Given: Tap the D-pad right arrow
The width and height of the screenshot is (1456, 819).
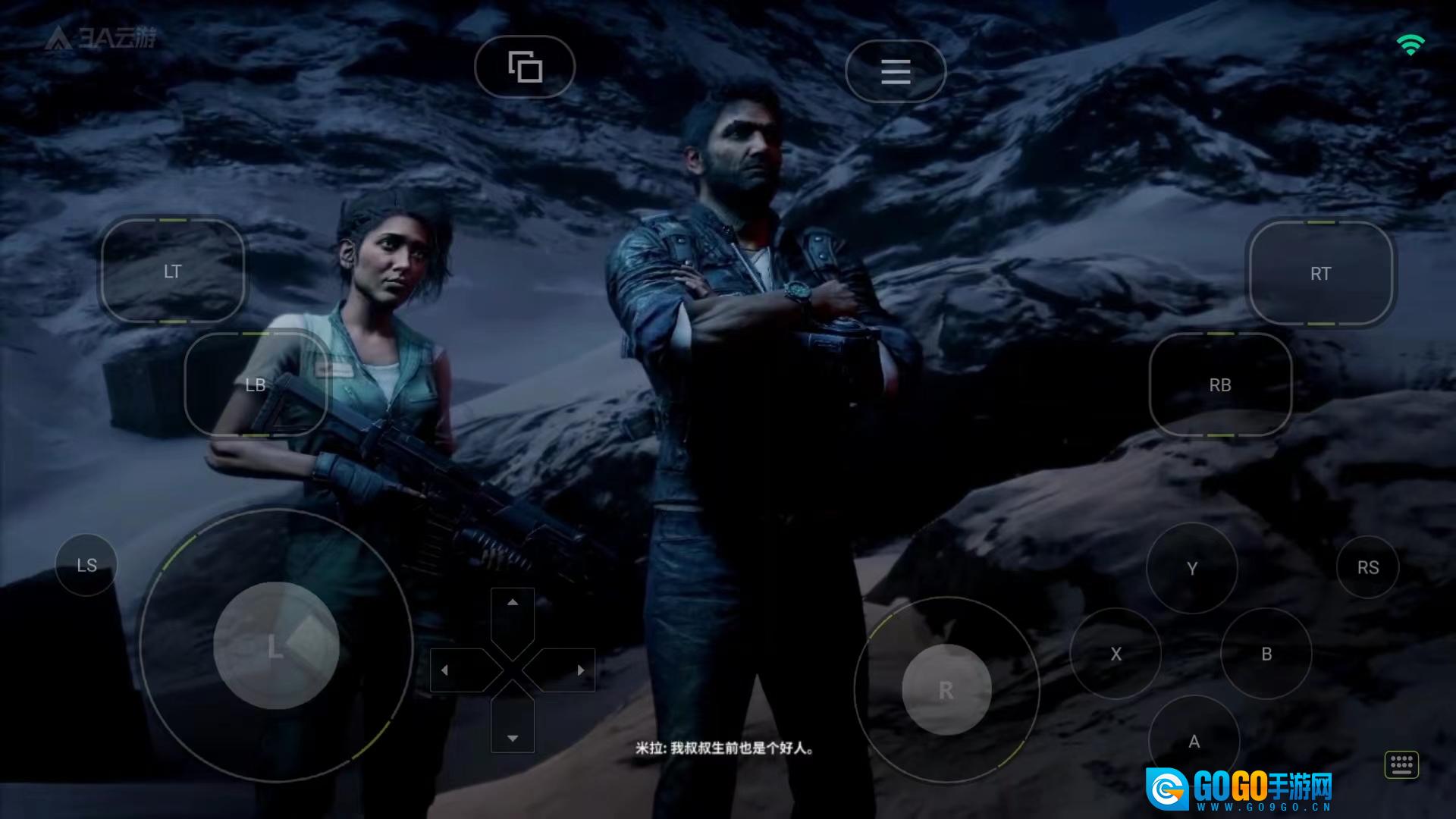Looking at the screenshot, I should coord(580,670).
